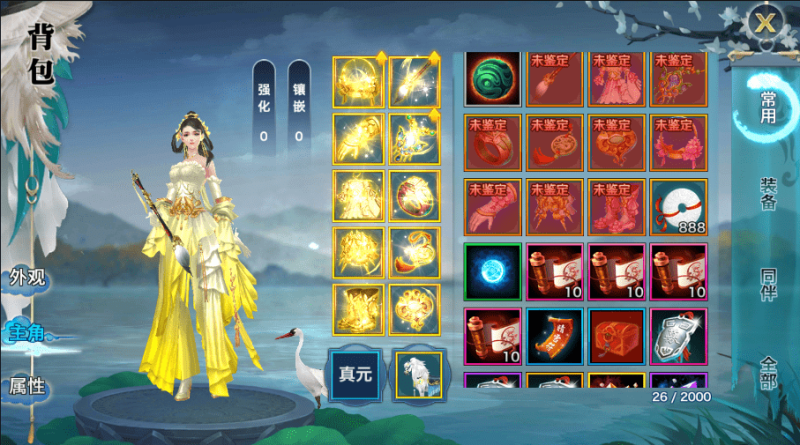
Task: Open the 装备 category tab
Action: coord(768,195)
